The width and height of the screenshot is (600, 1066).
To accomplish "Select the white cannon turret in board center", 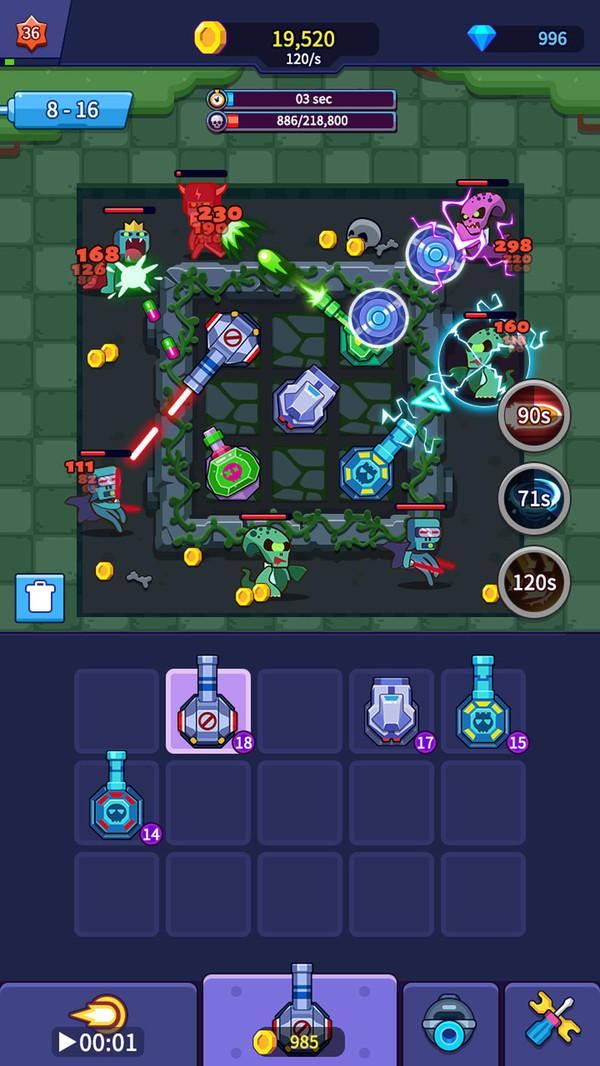I will click(306, 400).
